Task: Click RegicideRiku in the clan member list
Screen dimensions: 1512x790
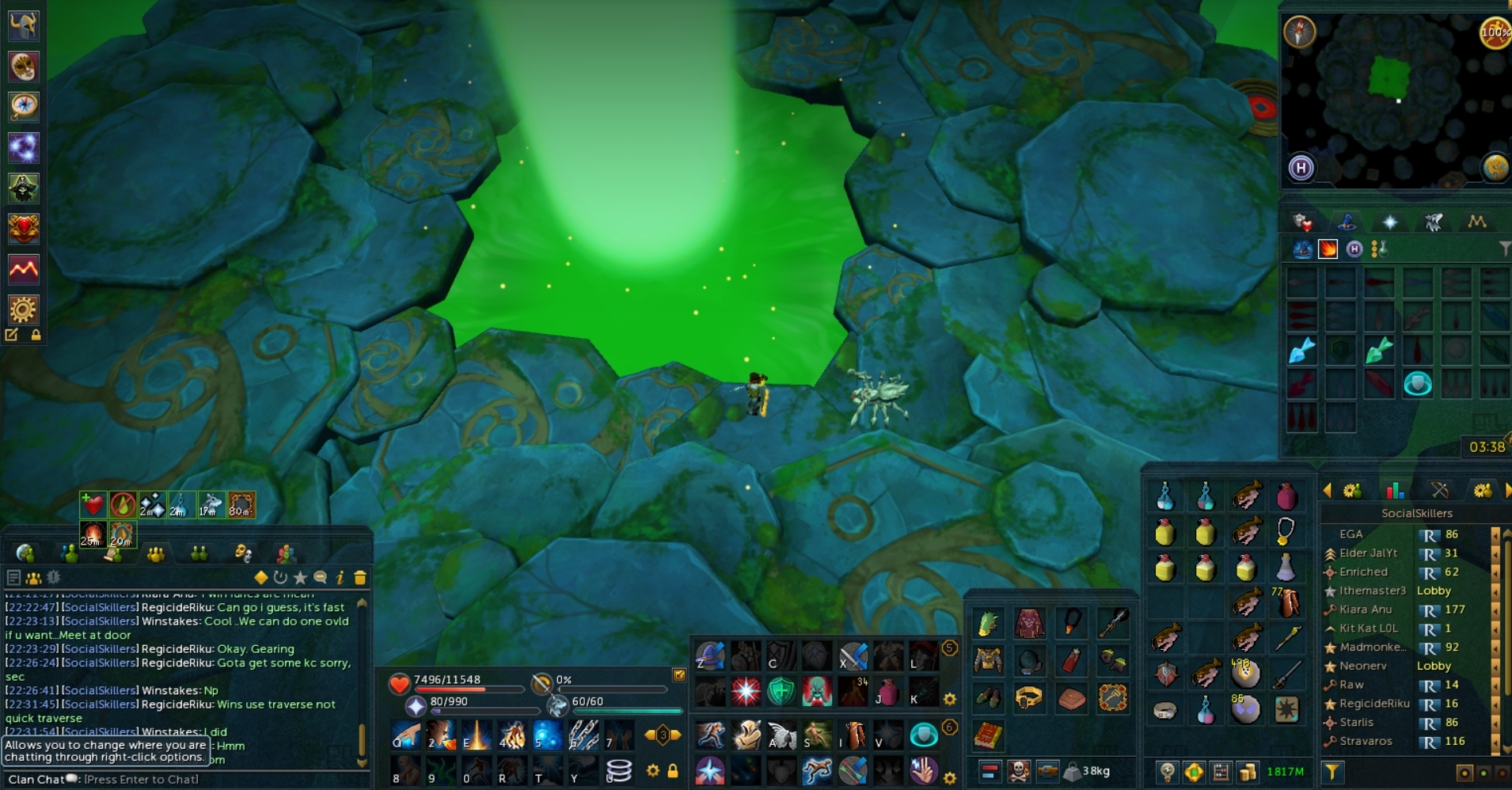Action: (x=1374, y=702)
